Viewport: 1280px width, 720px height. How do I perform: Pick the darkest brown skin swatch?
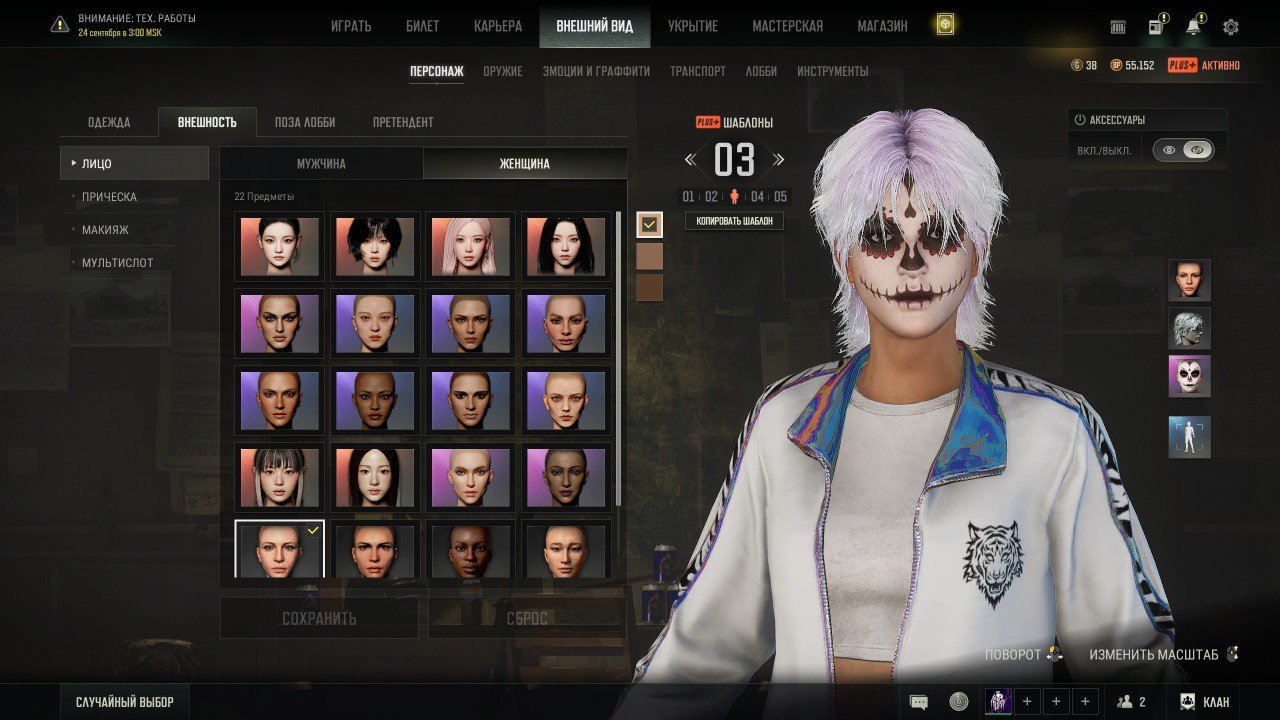click(x=650, y=288)
